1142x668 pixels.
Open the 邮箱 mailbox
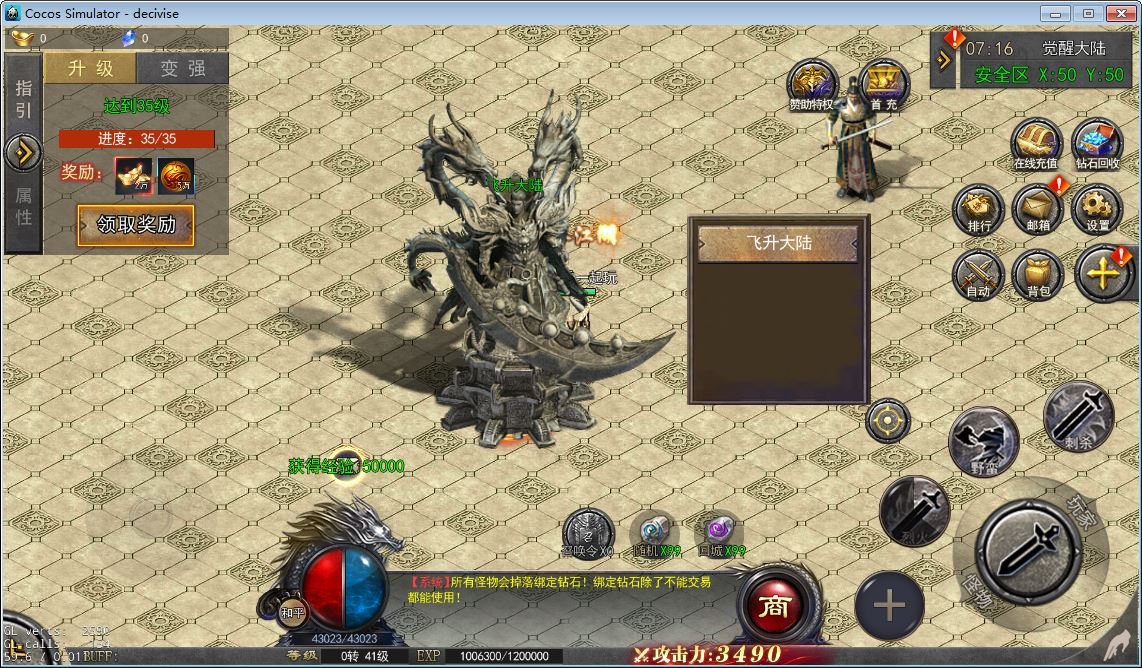pos(1038,207)
